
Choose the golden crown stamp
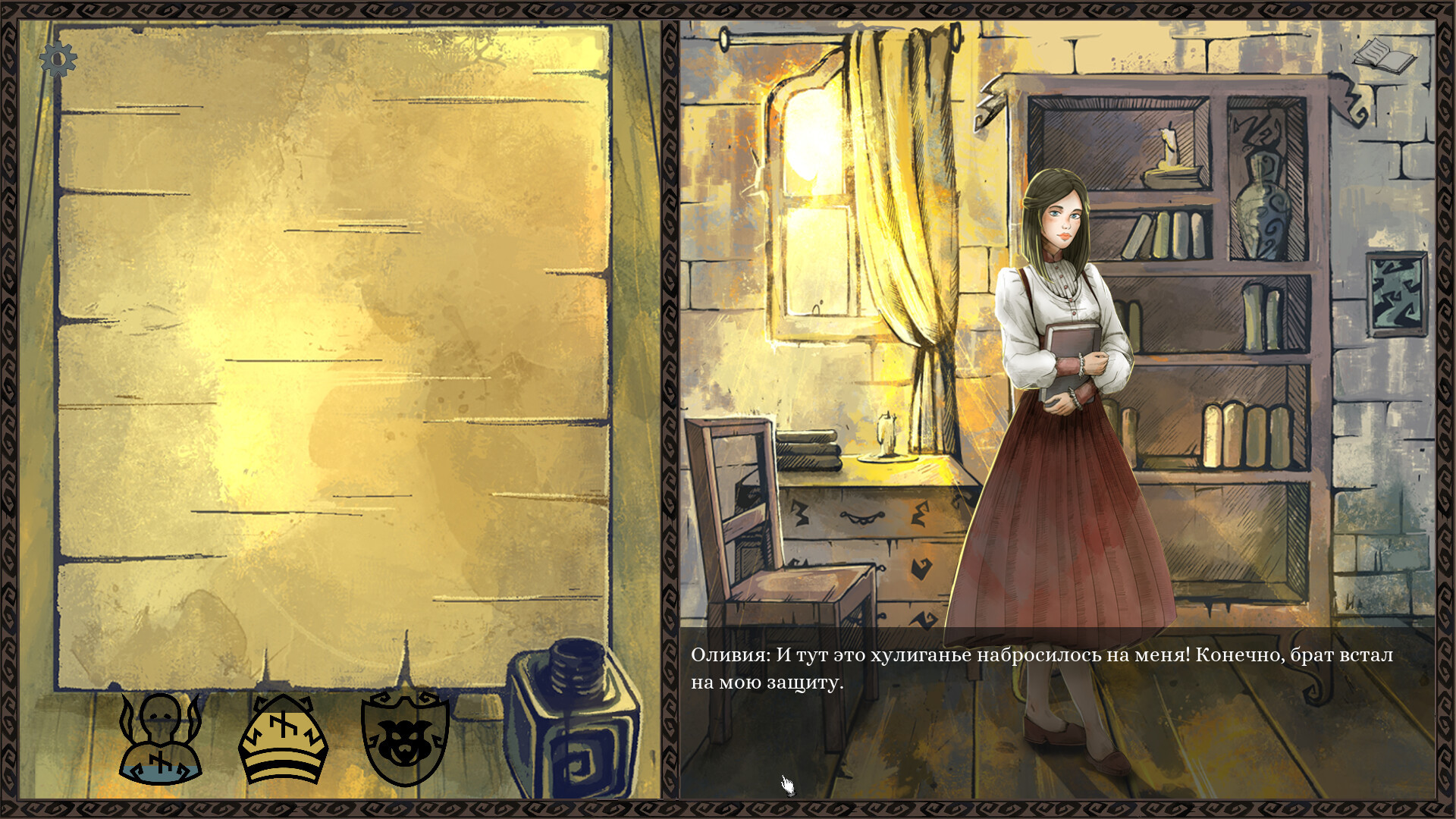[283, 739]
